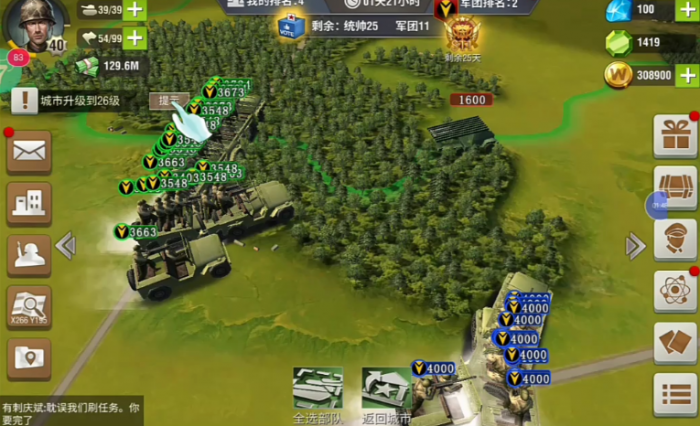
Task: Open the atom technology research menu
Action: (x=675, y=291)
